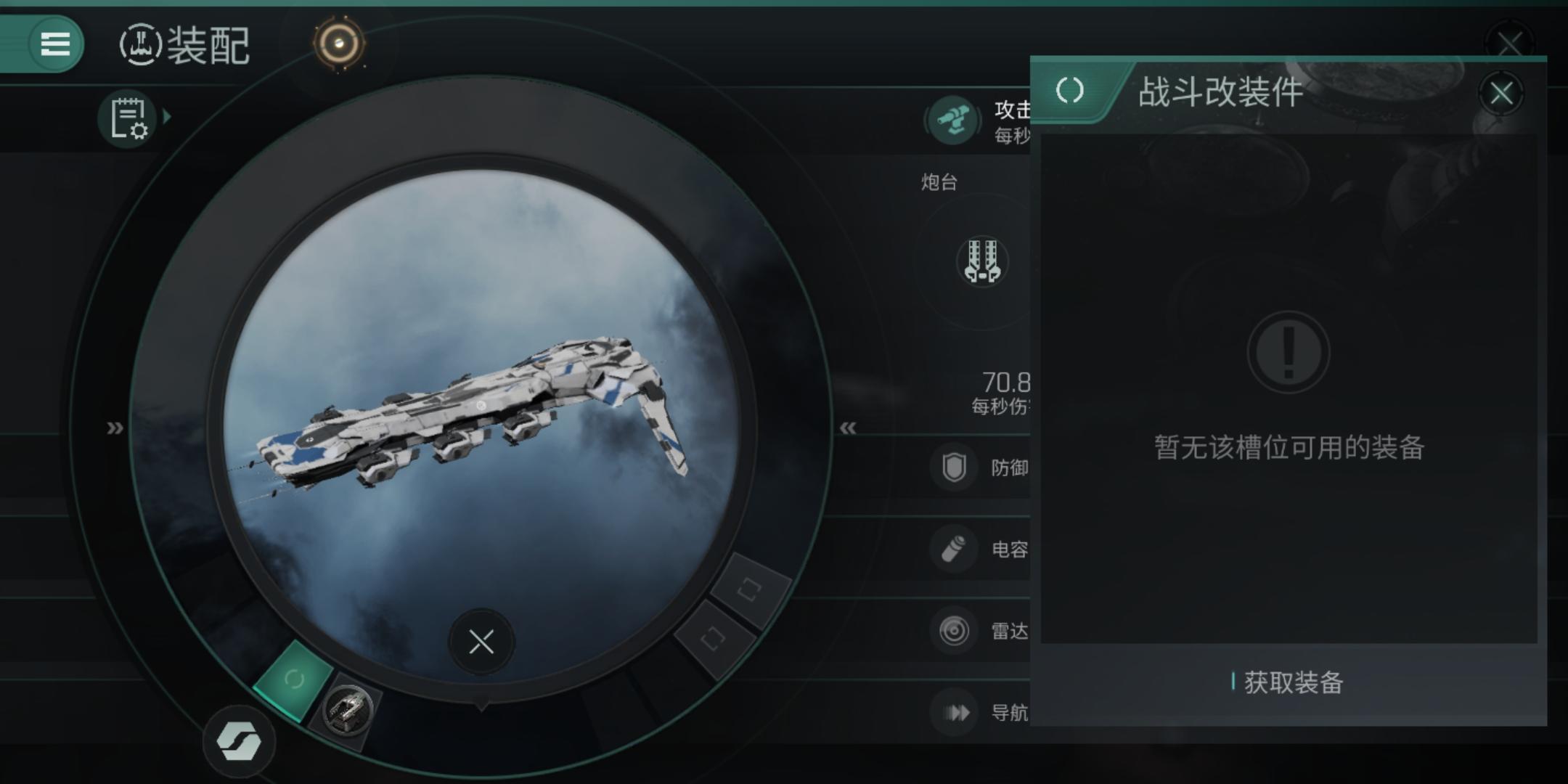
Task: Select the 炮台 turret weapon icon
Action: tap(982, 261)
